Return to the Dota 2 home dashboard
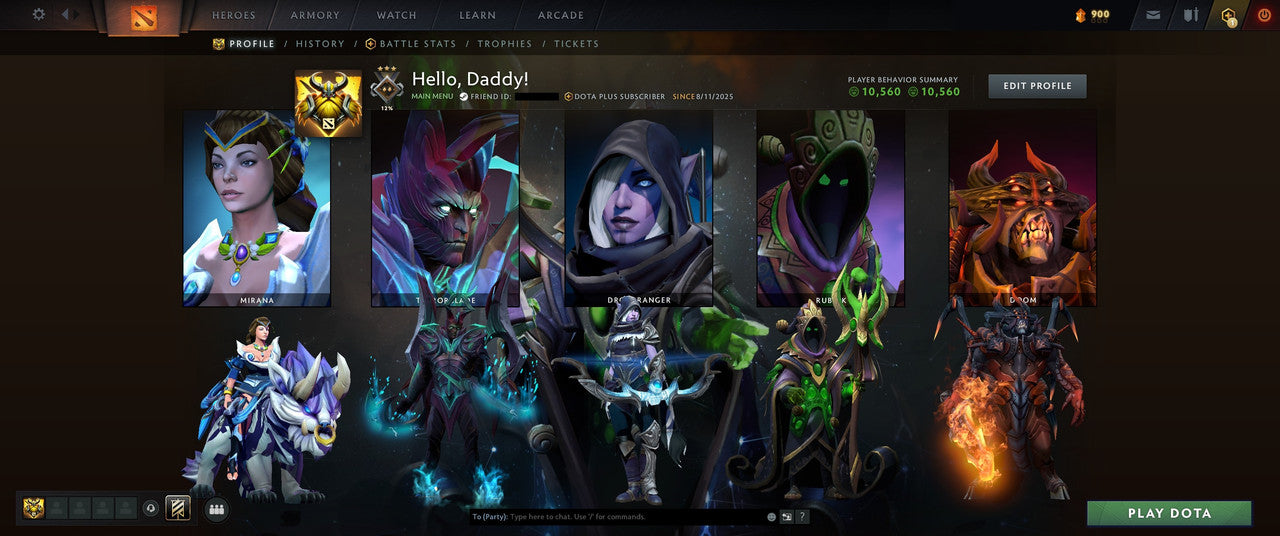Viewport: 1280px width, 536px height. click(x=143, y=17)
